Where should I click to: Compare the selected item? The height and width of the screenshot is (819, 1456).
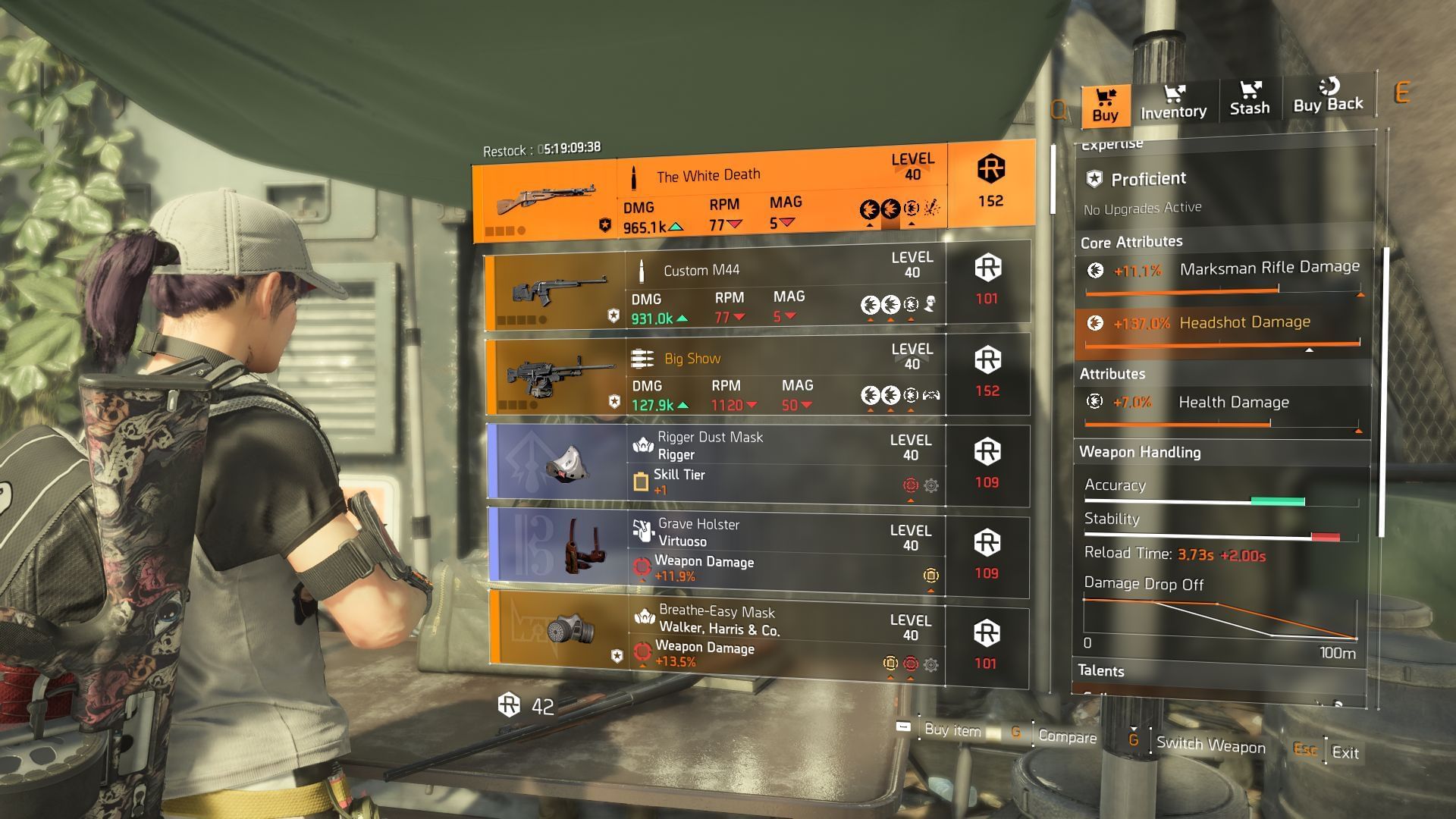click(x=1066, y=736)
